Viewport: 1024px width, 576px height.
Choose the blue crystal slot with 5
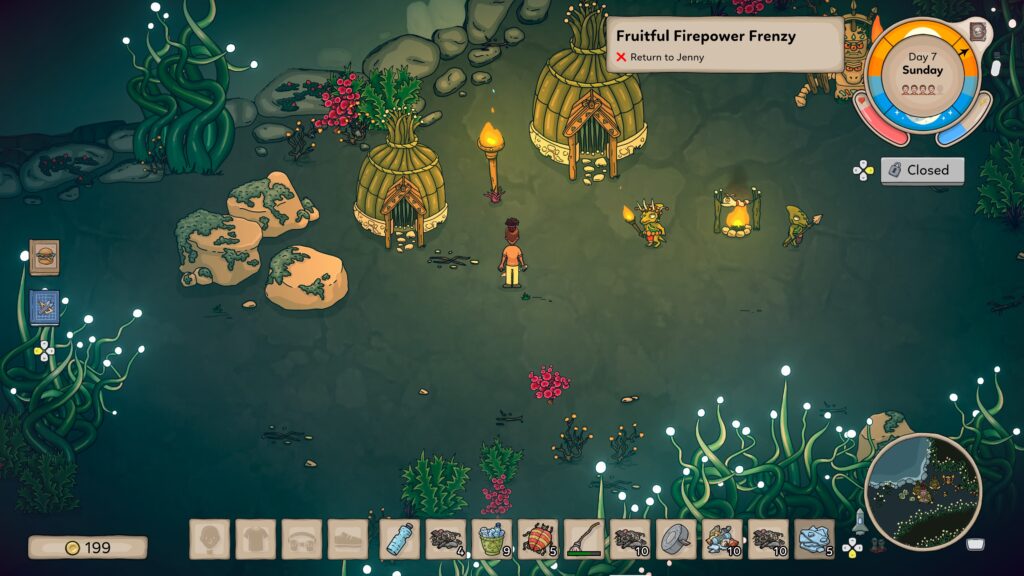tap(814, 539)
